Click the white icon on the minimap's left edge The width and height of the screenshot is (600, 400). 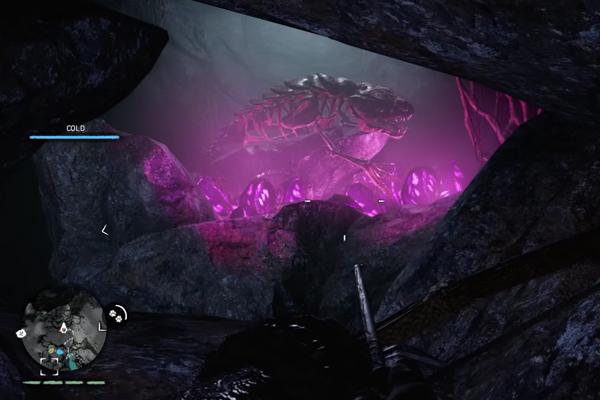tap(22, 332)
